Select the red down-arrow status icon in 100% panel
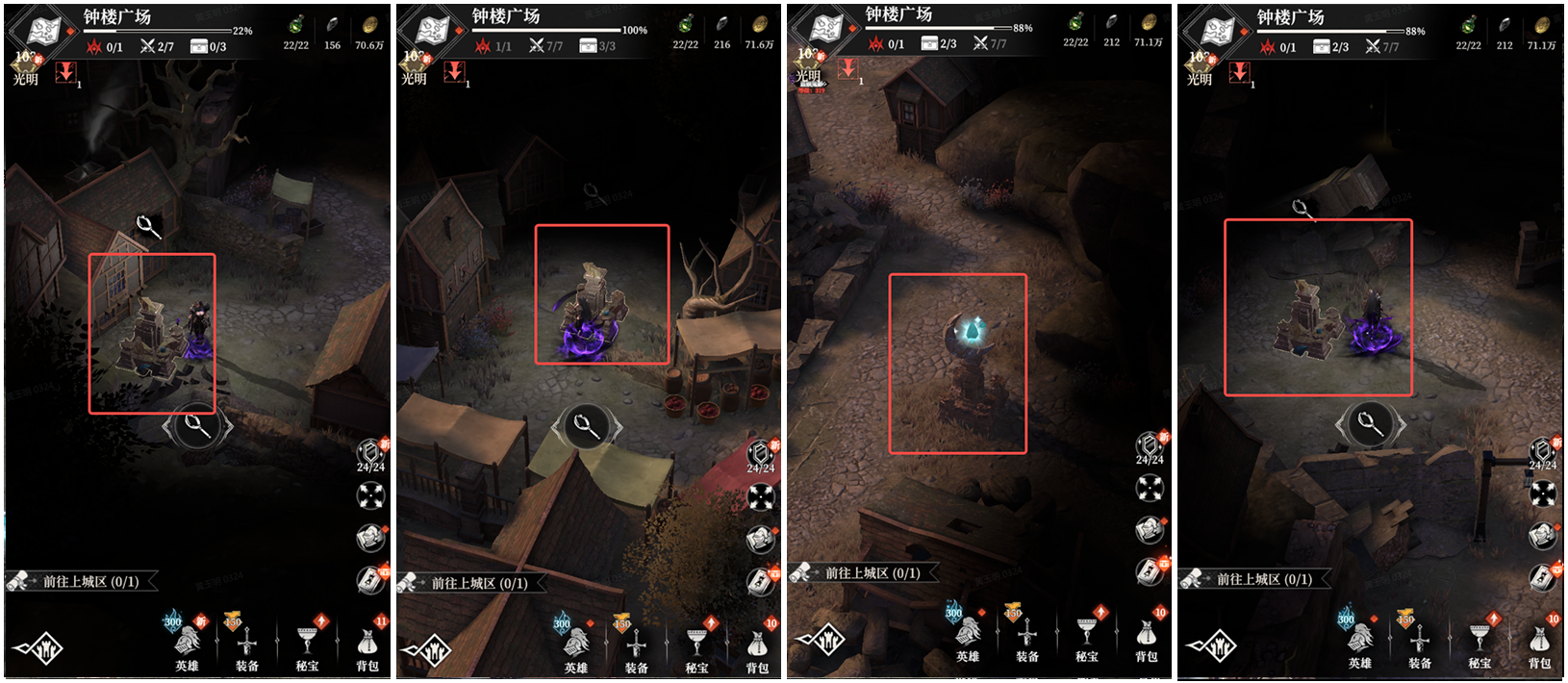 click(455, 71)
